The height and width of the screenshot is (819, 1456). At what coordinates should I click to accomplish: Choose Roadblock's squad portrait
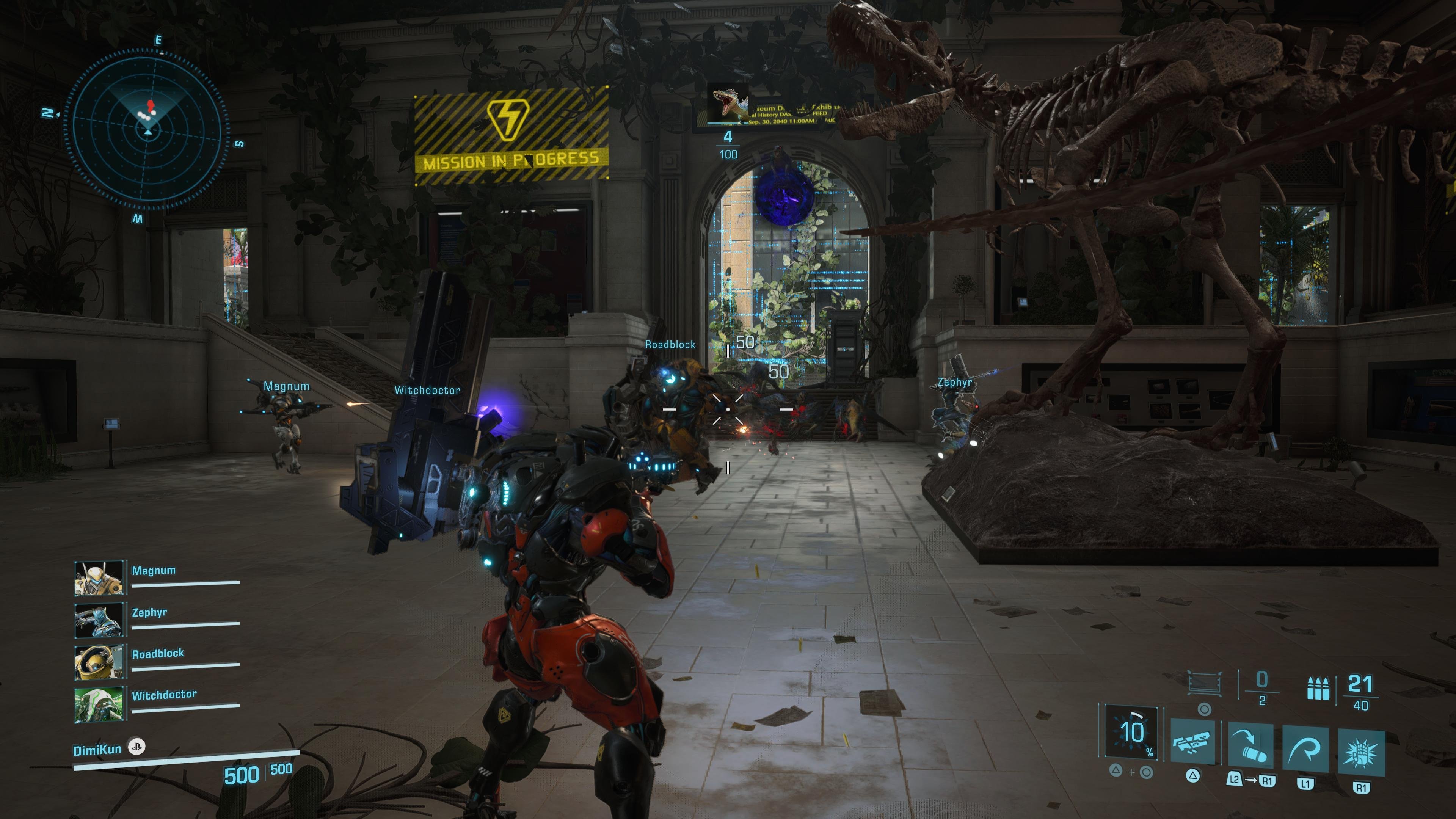(99, 661)
